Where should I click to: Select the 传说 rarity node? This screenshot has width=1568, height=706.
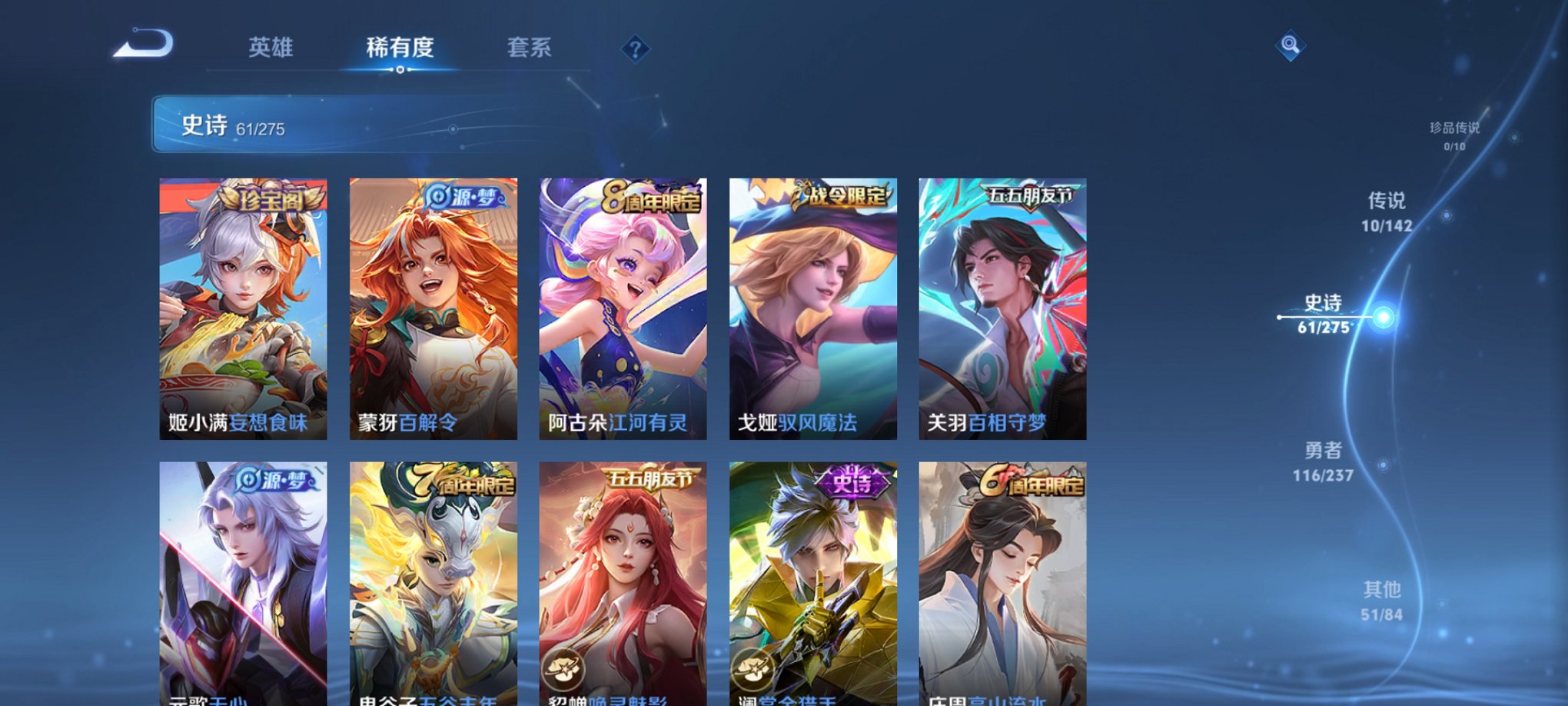(1389, 213)
